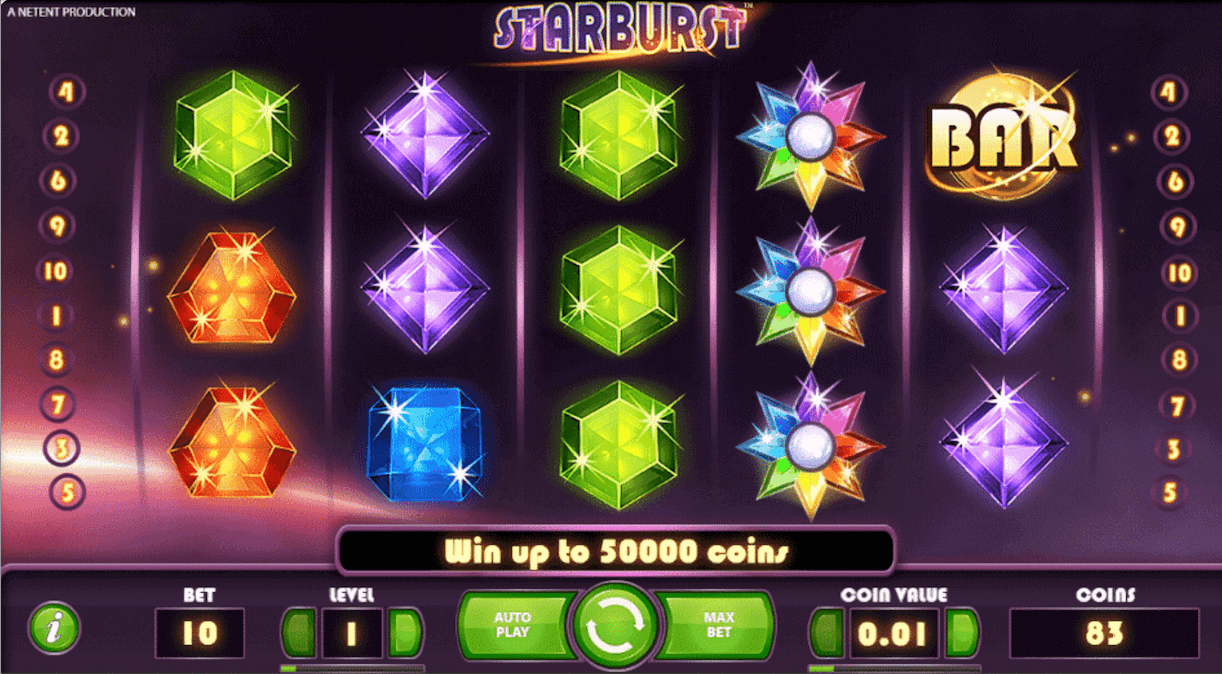The image size is (1222, 674).
Task: Spin the reels with the circular arrows button
Action: (x=613, y=627)
